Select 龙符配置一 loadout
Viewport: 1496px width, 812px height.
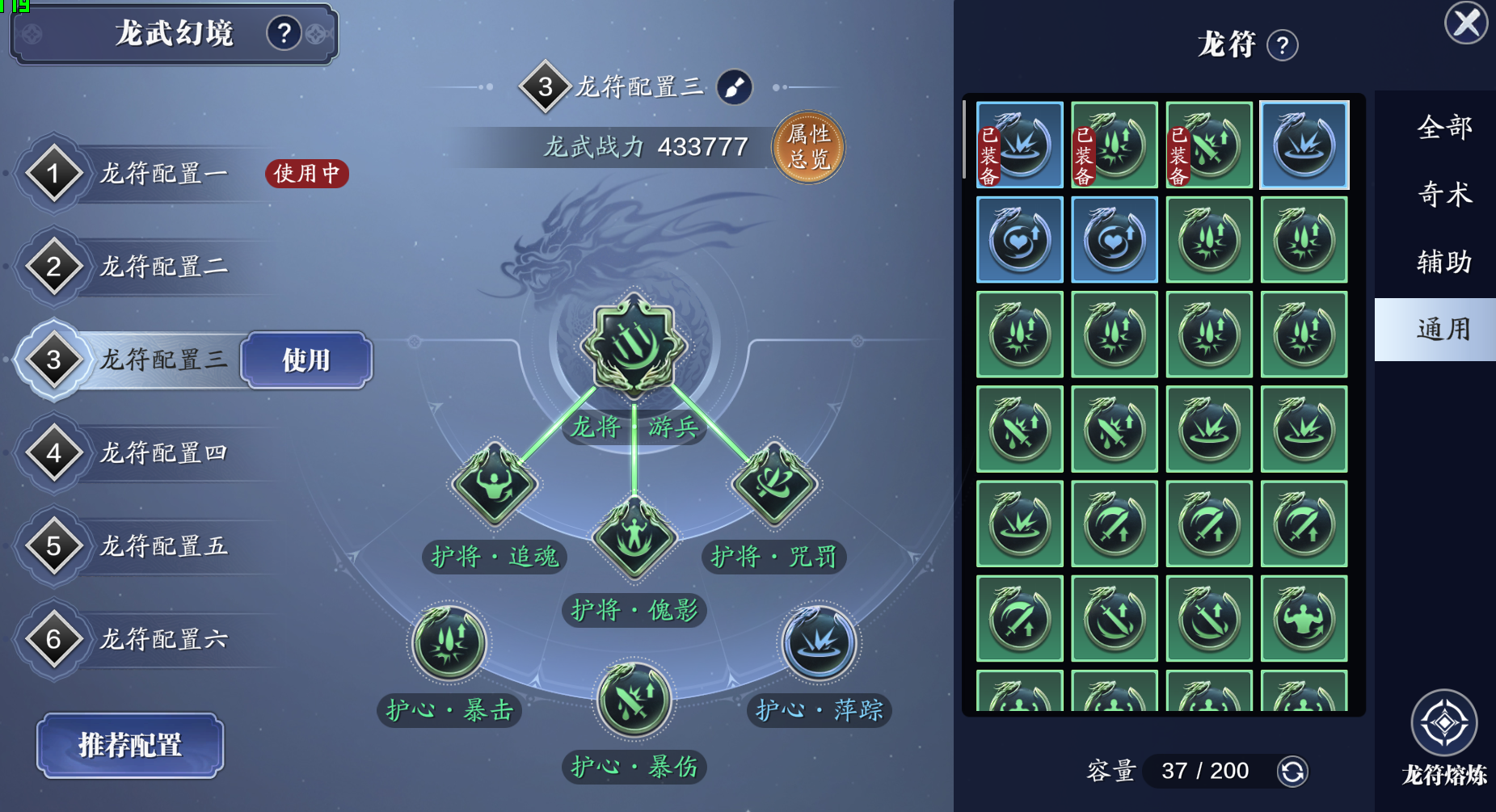162,174
